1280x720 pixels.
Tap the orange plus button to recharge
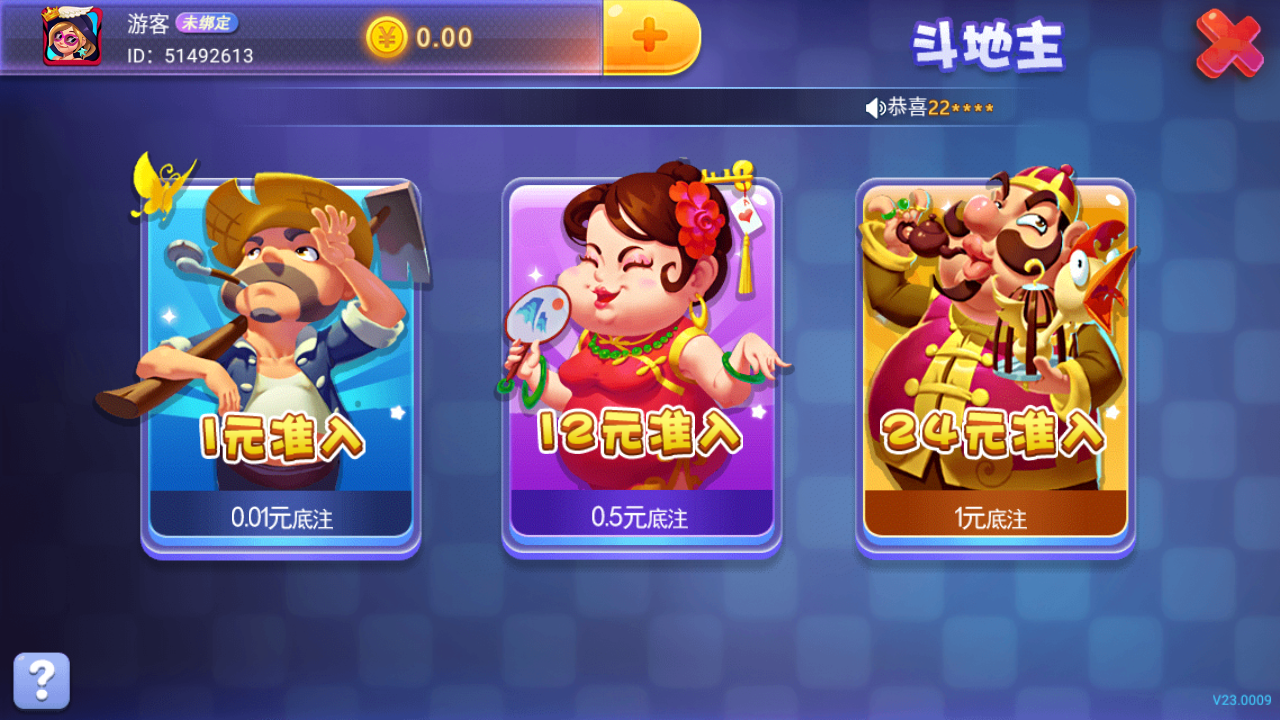tap(651, 37)
